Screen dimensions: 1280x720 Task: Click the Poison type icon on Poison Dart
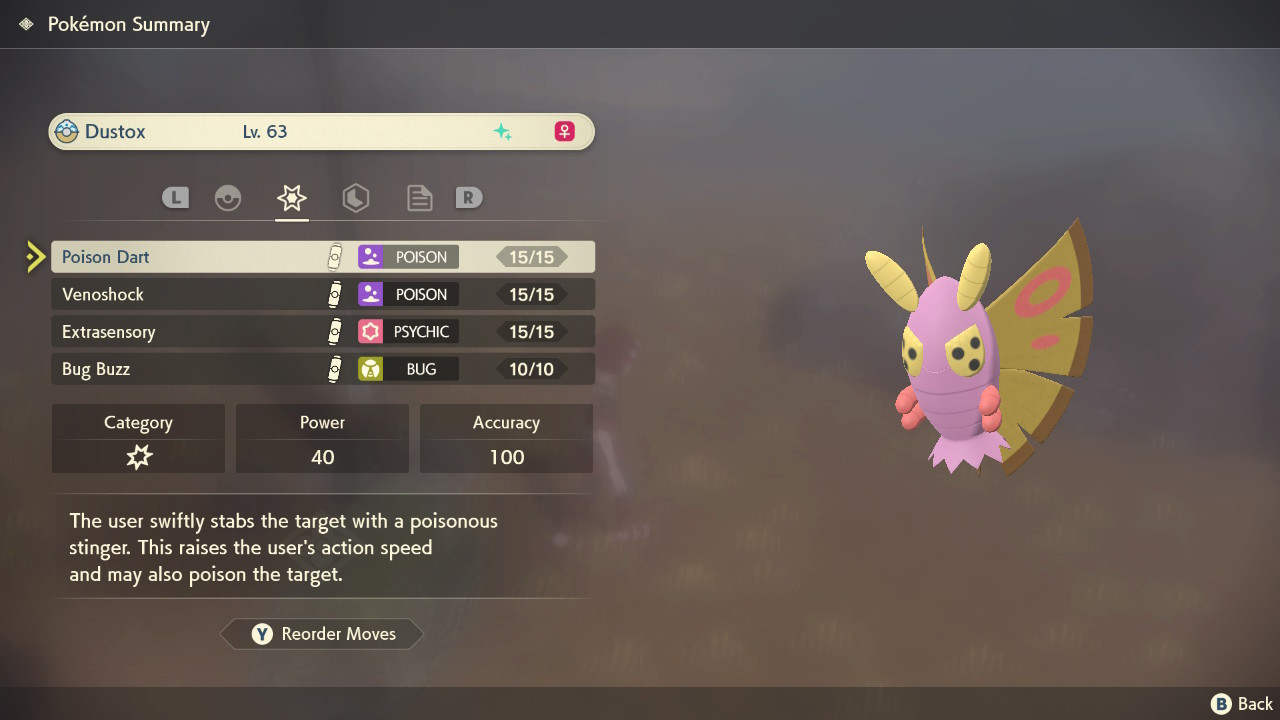[x=371, y=256]
